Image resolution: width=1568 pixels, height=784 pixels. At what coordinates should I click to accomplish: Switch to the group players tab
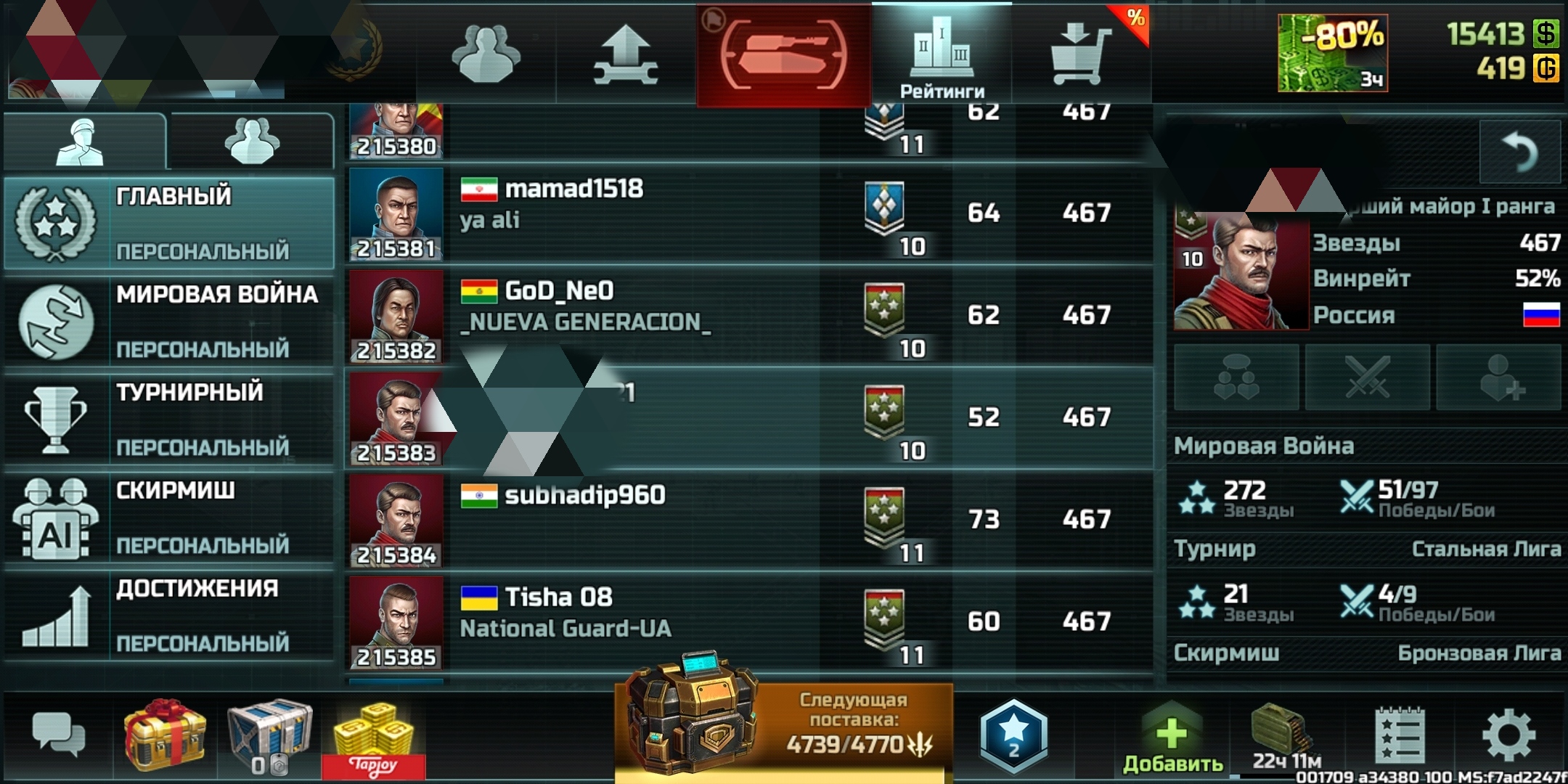pyautogui.click(x=251, y=140)
